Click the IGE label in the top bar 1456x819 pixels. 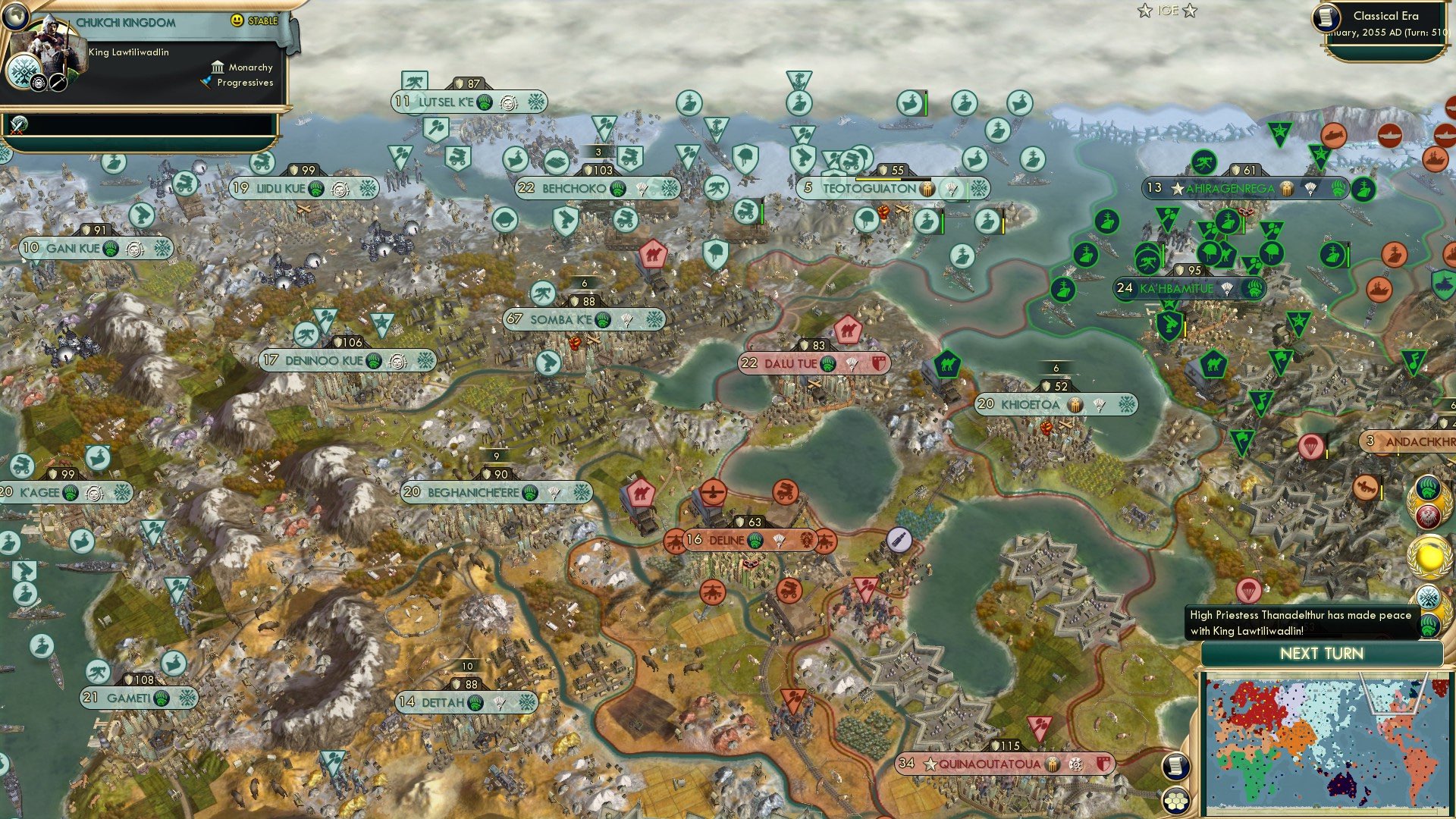click(1167, 11)
